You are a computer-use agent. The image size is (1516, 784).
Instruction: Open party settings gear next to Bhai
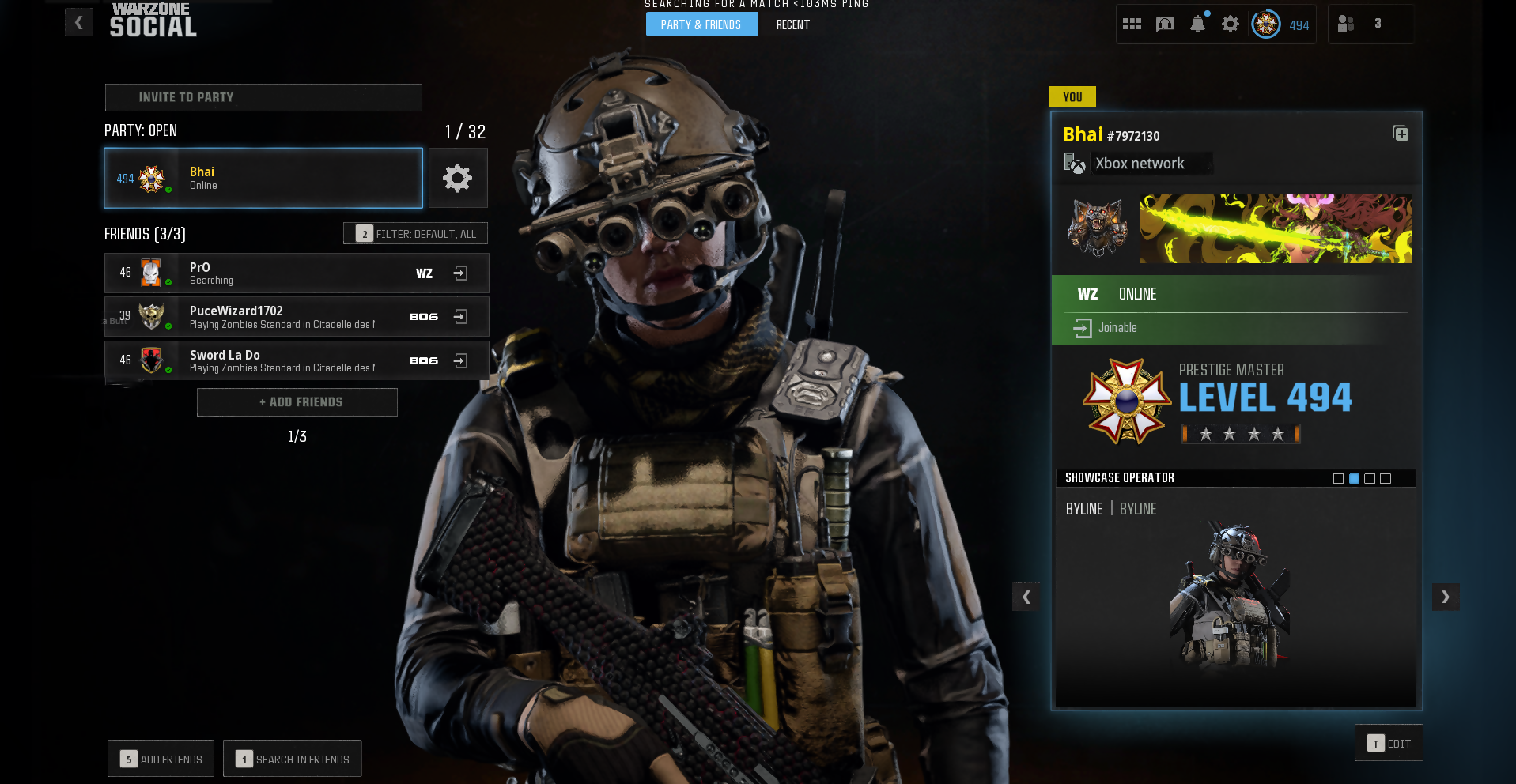click(x=457, y=178)
